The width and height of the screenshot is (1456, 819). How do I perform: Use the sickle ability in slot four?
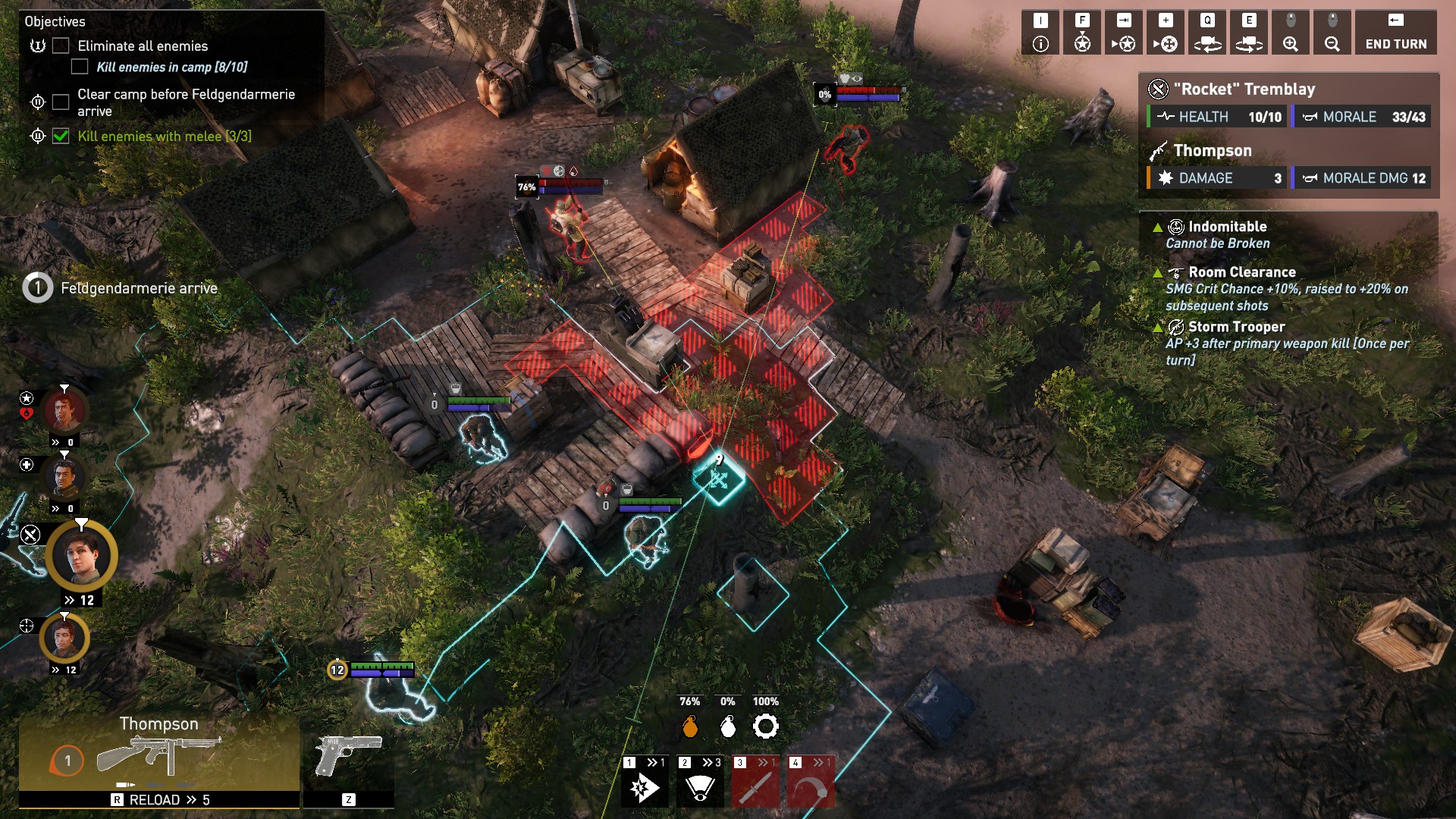pyautogui.click(x=811, y=783)
